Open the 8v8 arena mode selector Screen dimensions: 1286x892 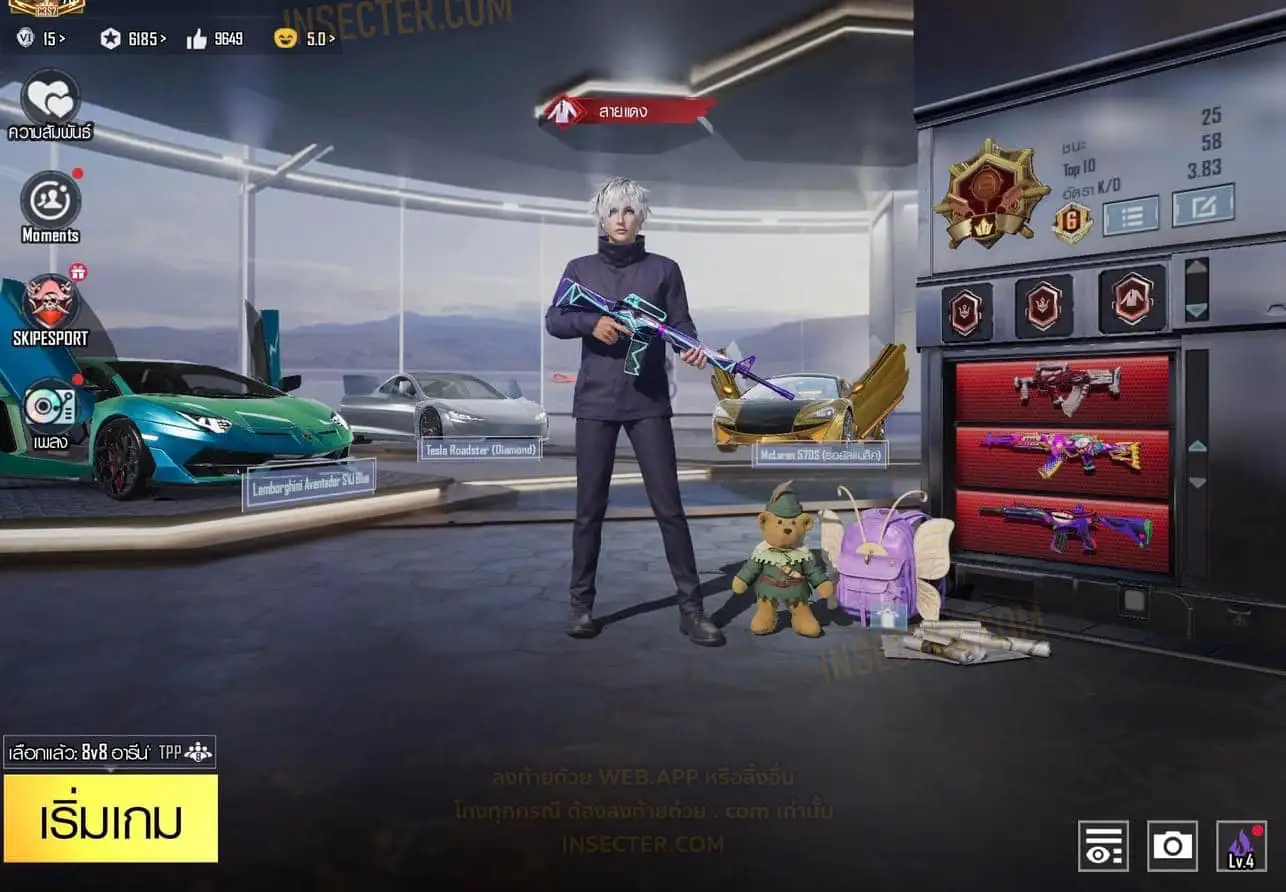pos(109,752)
